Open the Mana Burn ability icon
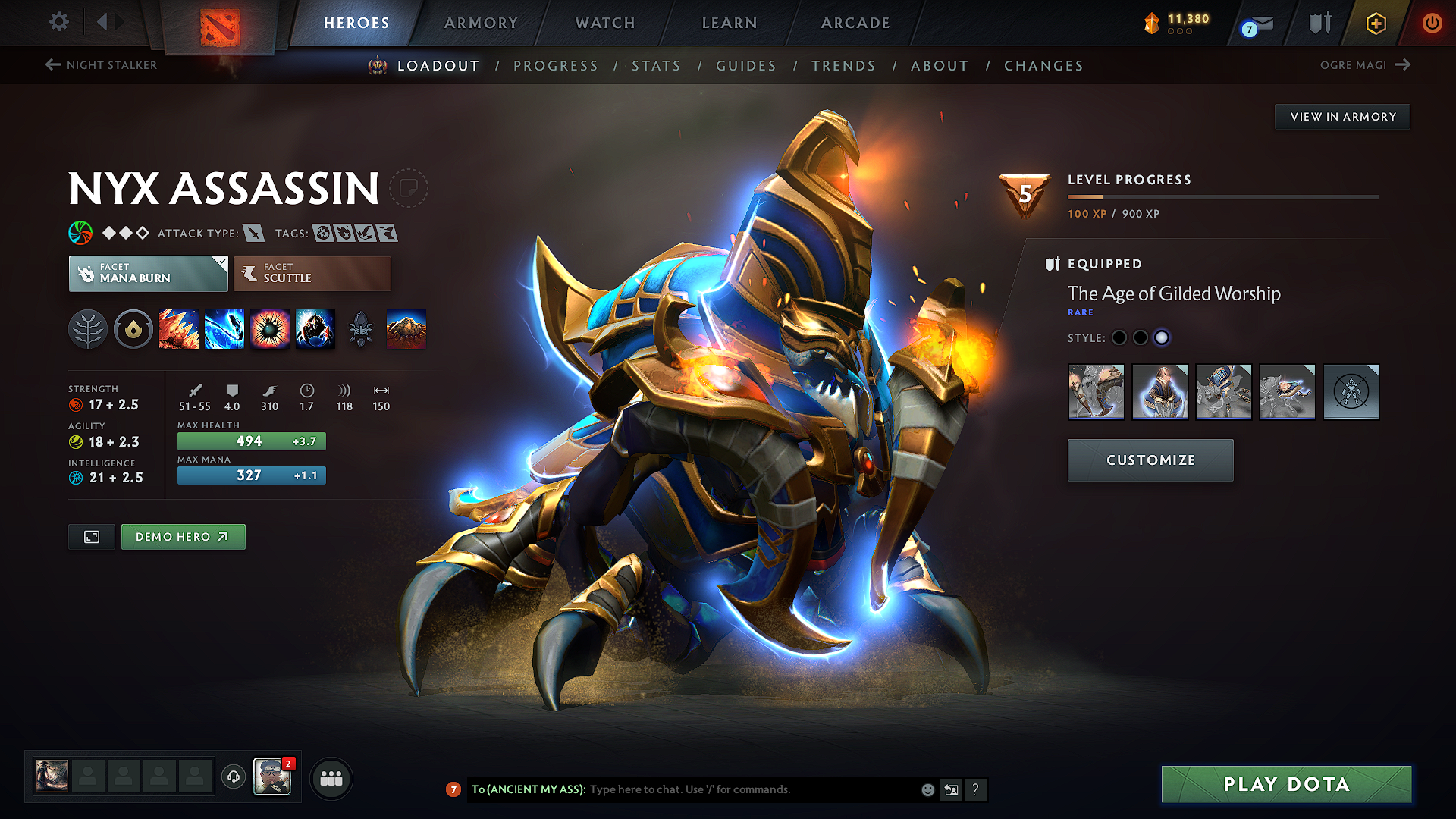Viewport: 1456px width, 819px height. (224, 329)
